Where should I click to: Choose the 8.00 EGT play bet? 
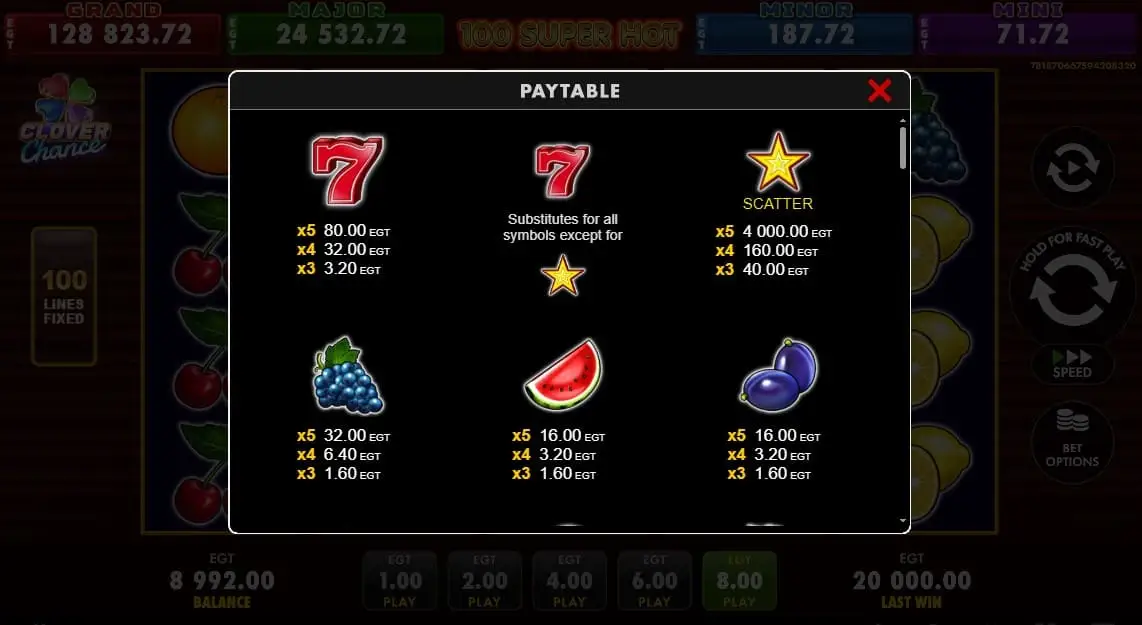[739, 581]
